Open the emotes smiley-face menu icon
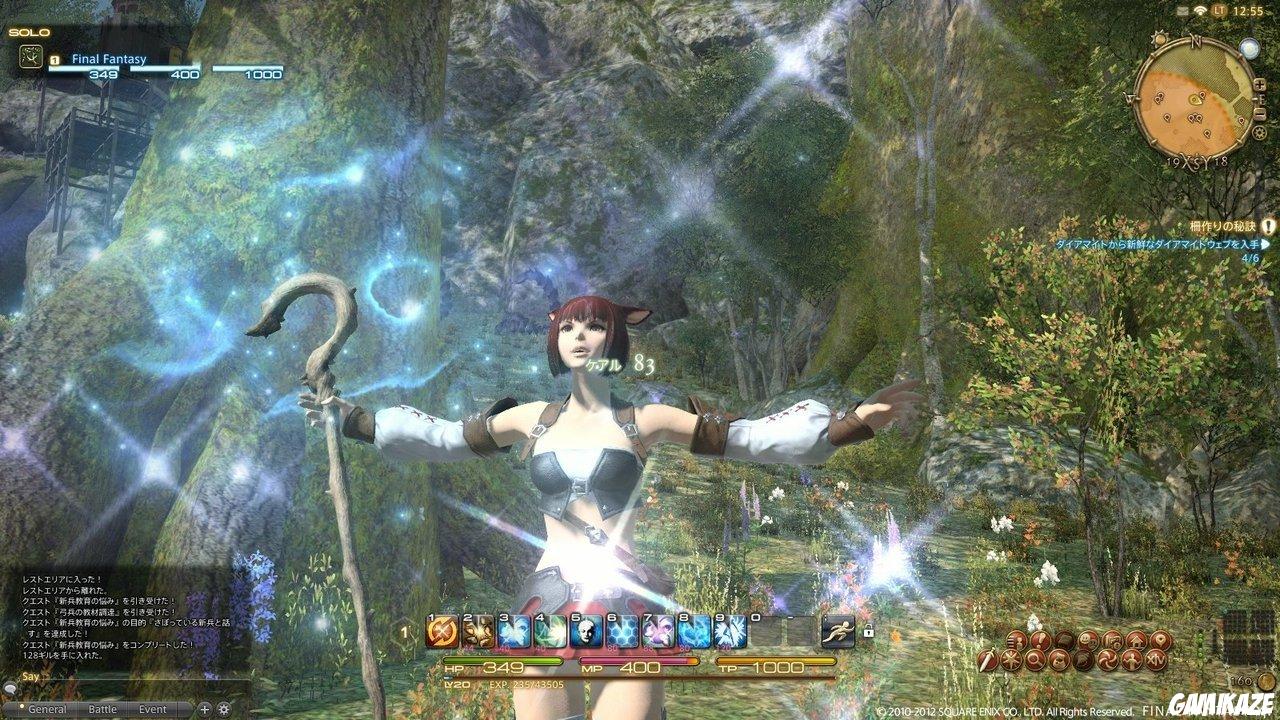This screenshot has height=720, width=1280. pos(1087,641)
